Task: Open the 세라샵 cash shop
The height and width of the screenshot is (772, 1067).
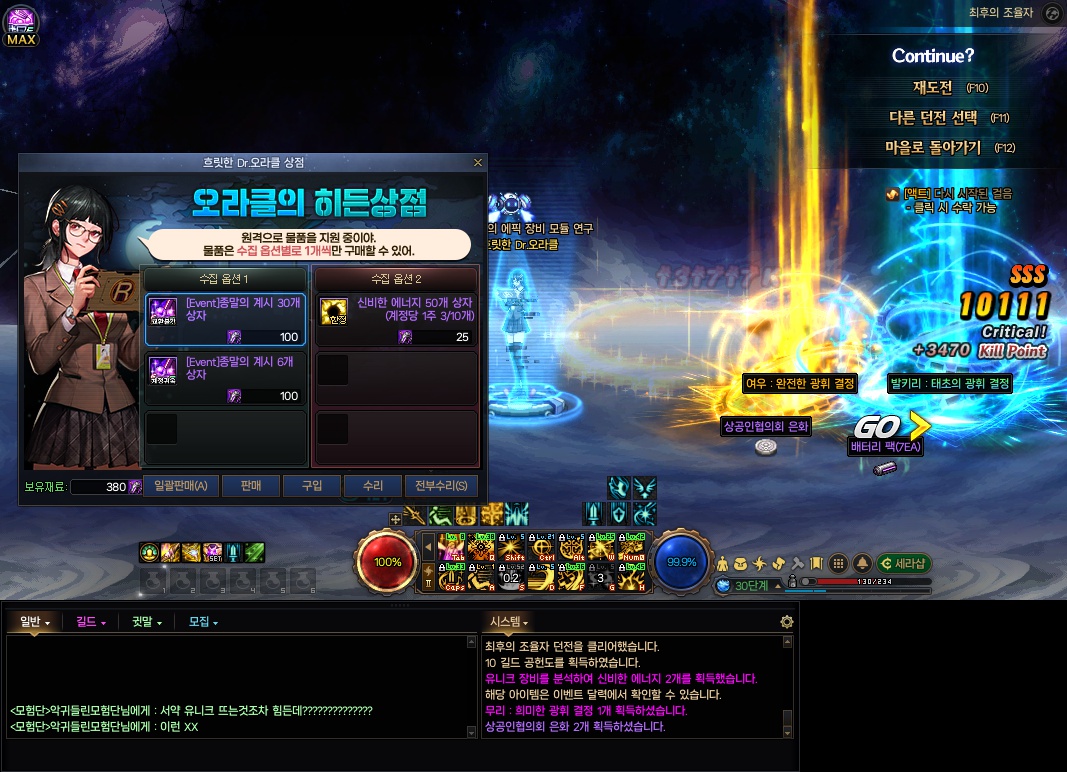Action: (x=904, y=563)
